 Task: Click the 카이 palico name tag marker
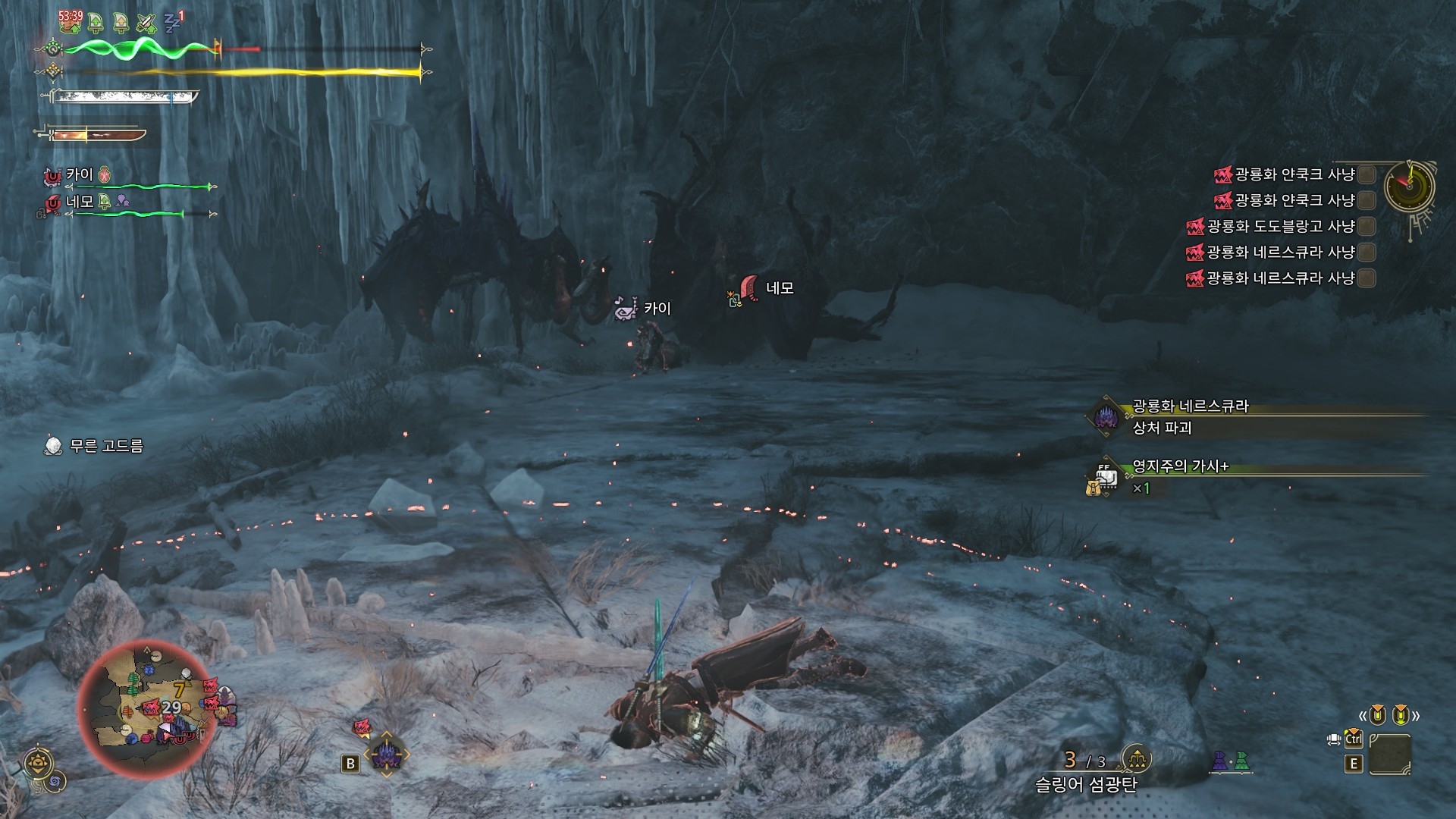coord(657,309)
